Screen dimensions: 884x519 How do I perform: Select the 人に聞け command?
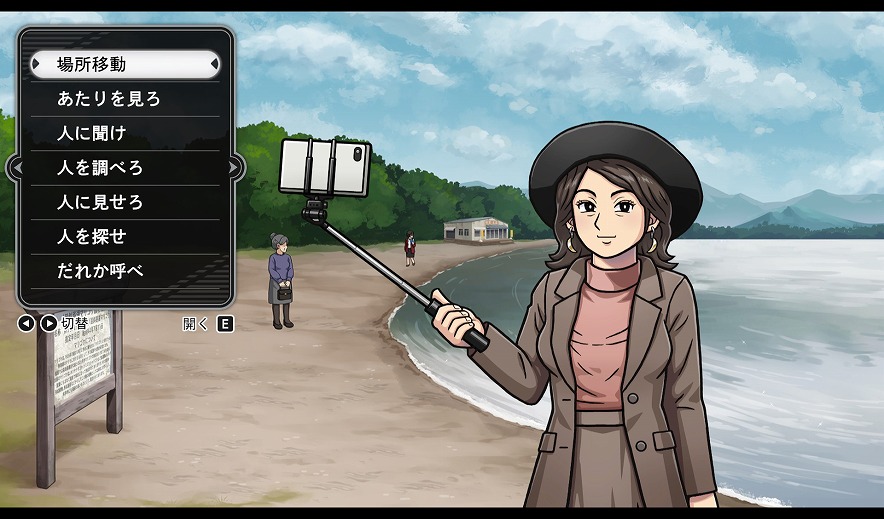pos(125,134)
